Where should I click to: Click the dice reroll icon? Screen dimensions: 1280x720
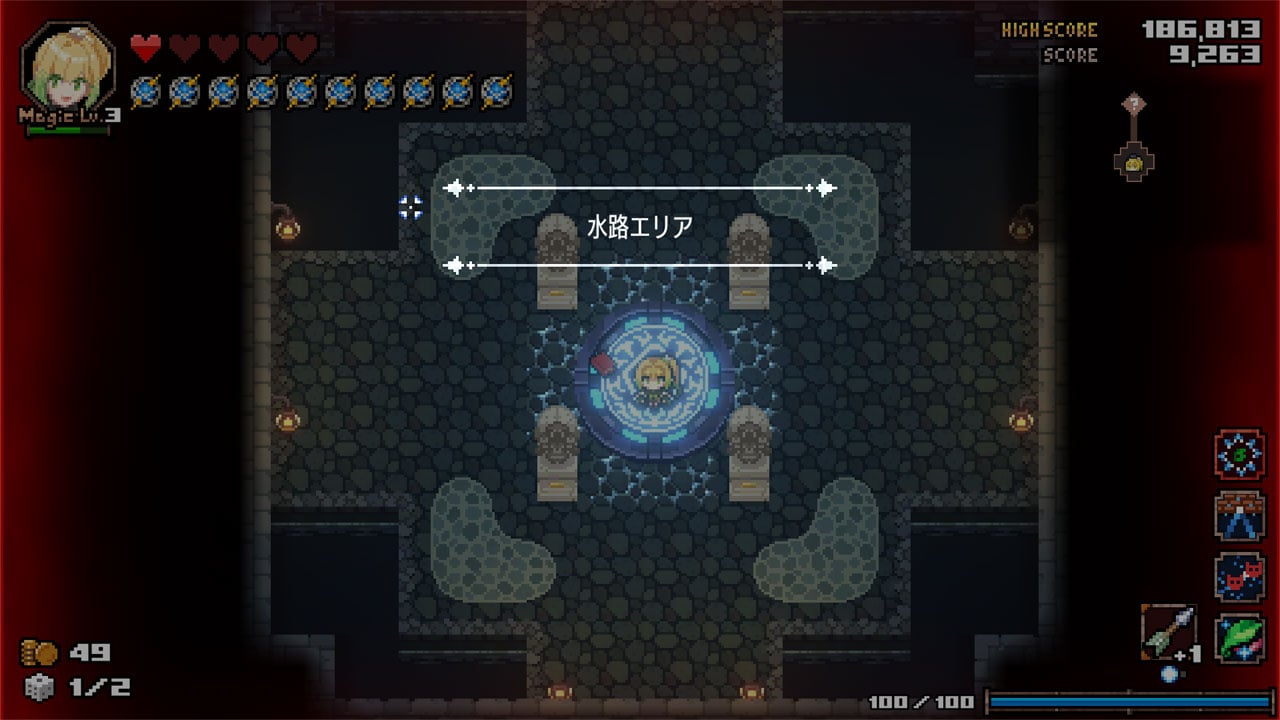tap(37, 687)
